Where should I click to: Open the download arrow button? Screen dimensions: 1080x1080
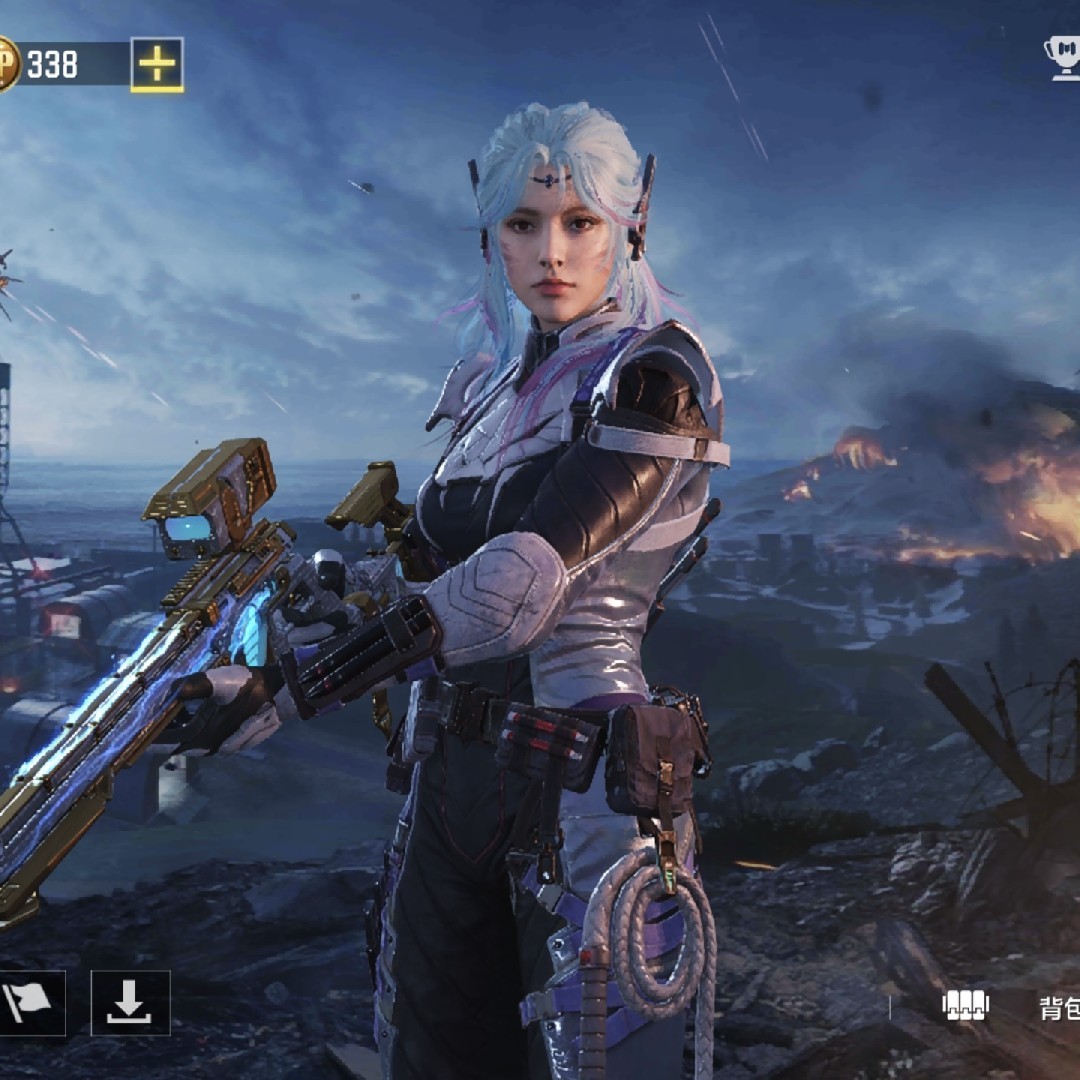(130, 1003)
